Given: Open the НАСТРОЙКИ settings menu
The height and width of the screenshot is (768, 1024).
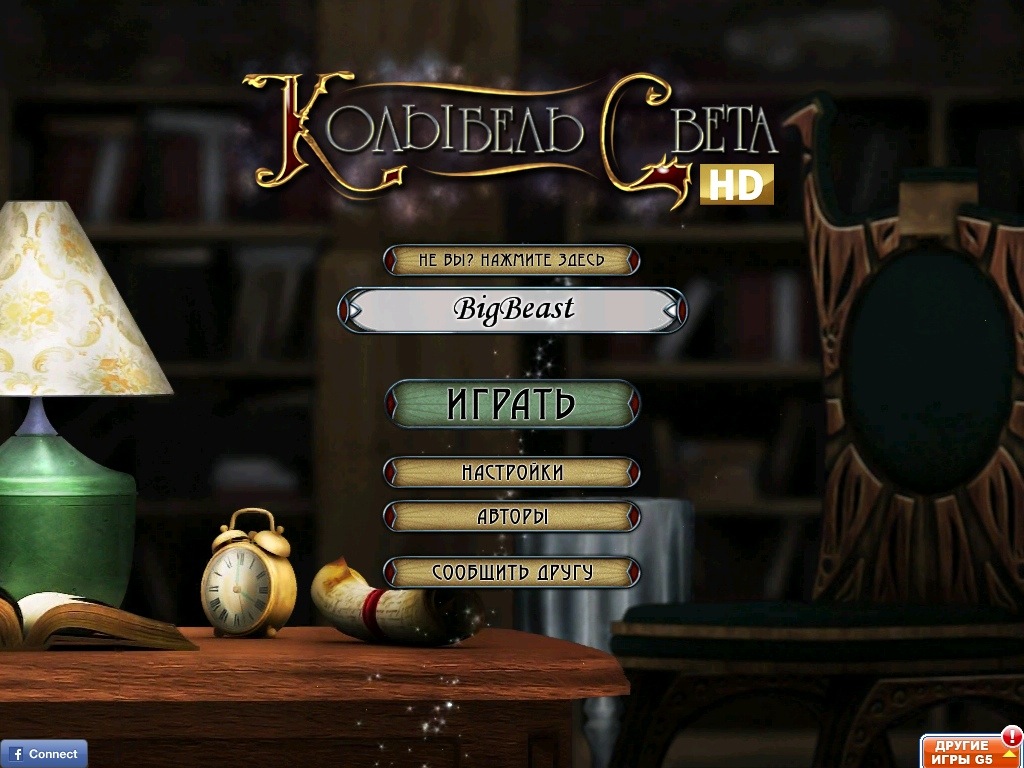Looking at the screenshot, I should (x=512, y=472).
